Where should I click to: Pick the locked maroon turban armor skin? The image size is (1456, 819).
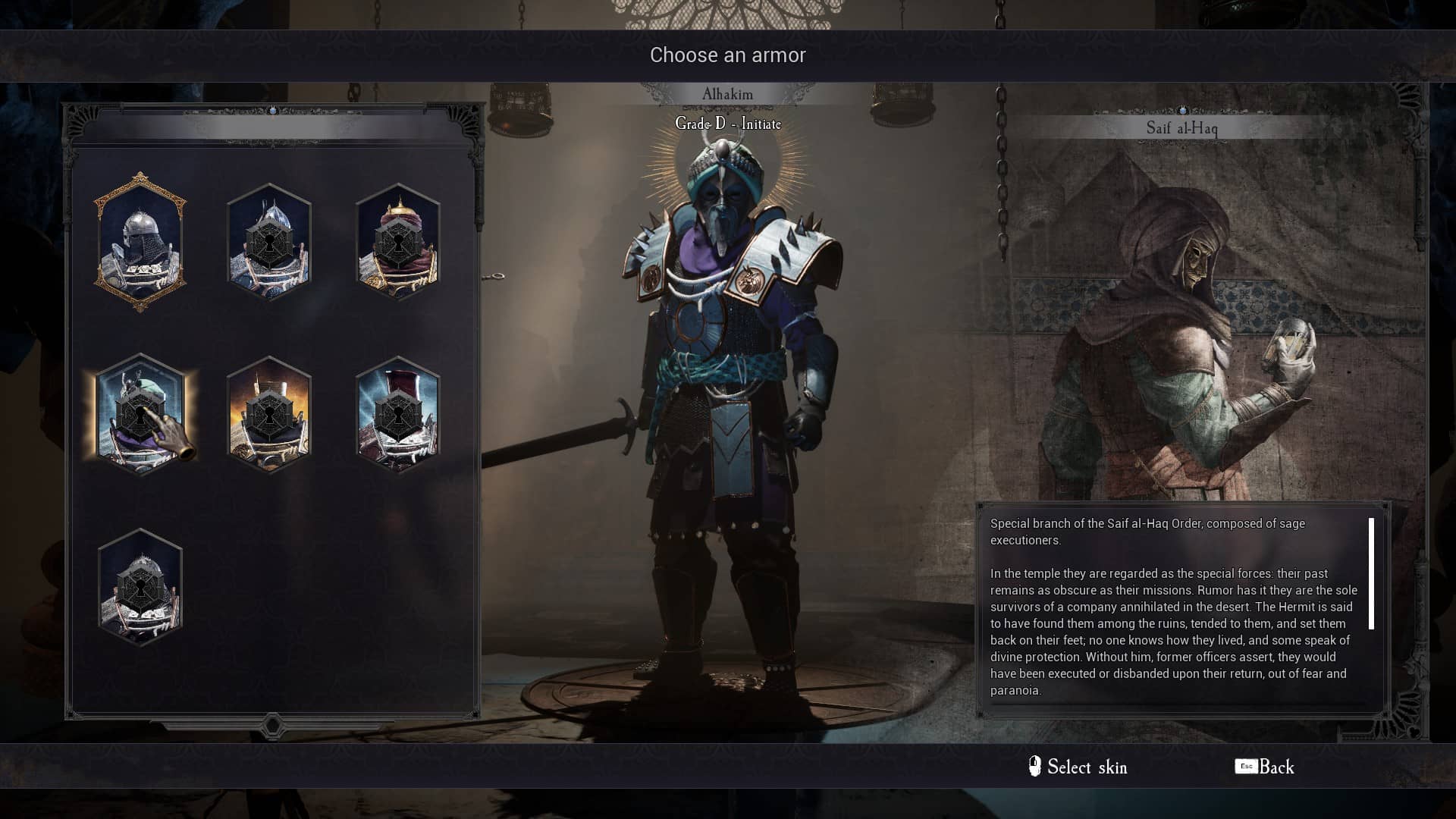pos(398,243)
